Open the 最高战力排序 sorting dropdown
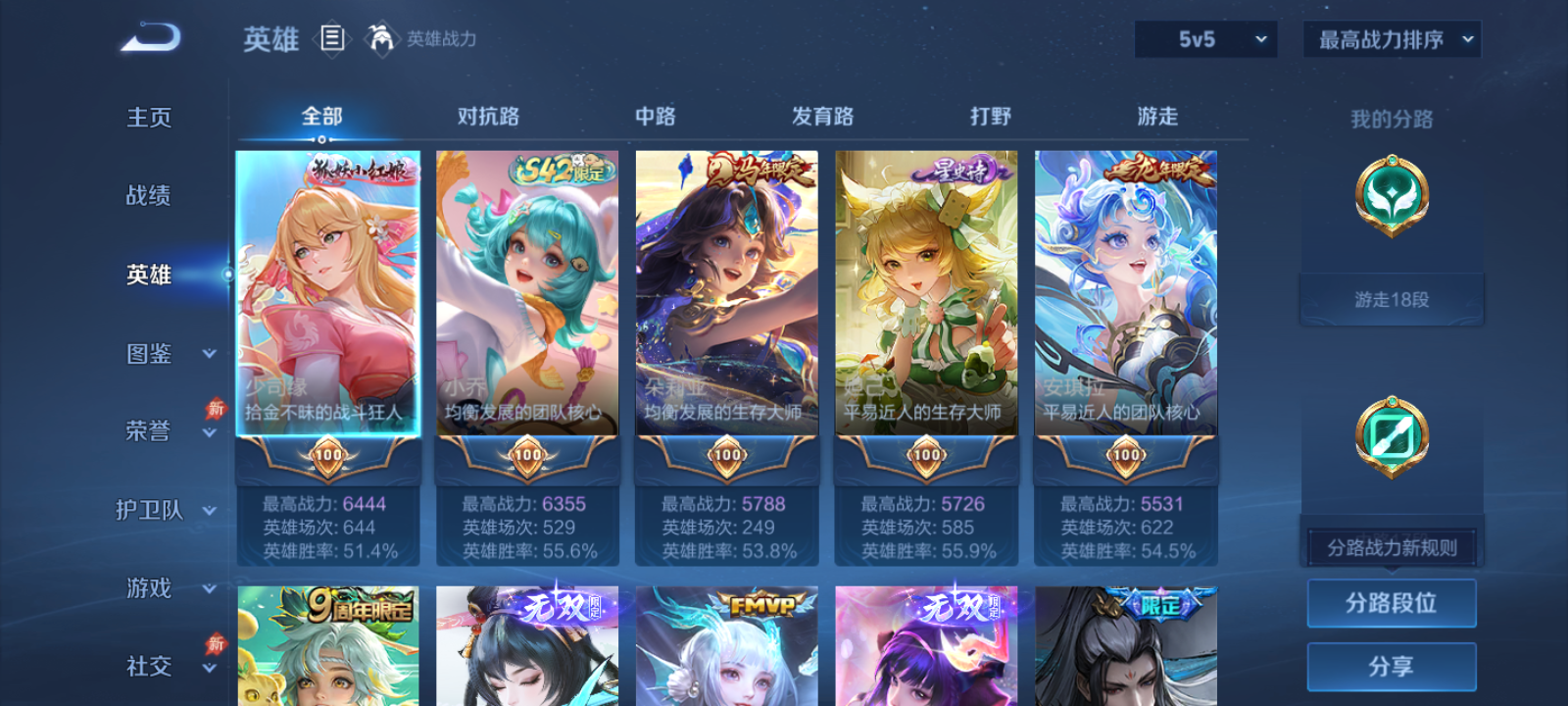Viewport: 1568px width, 706px height. pos(1391,39)
